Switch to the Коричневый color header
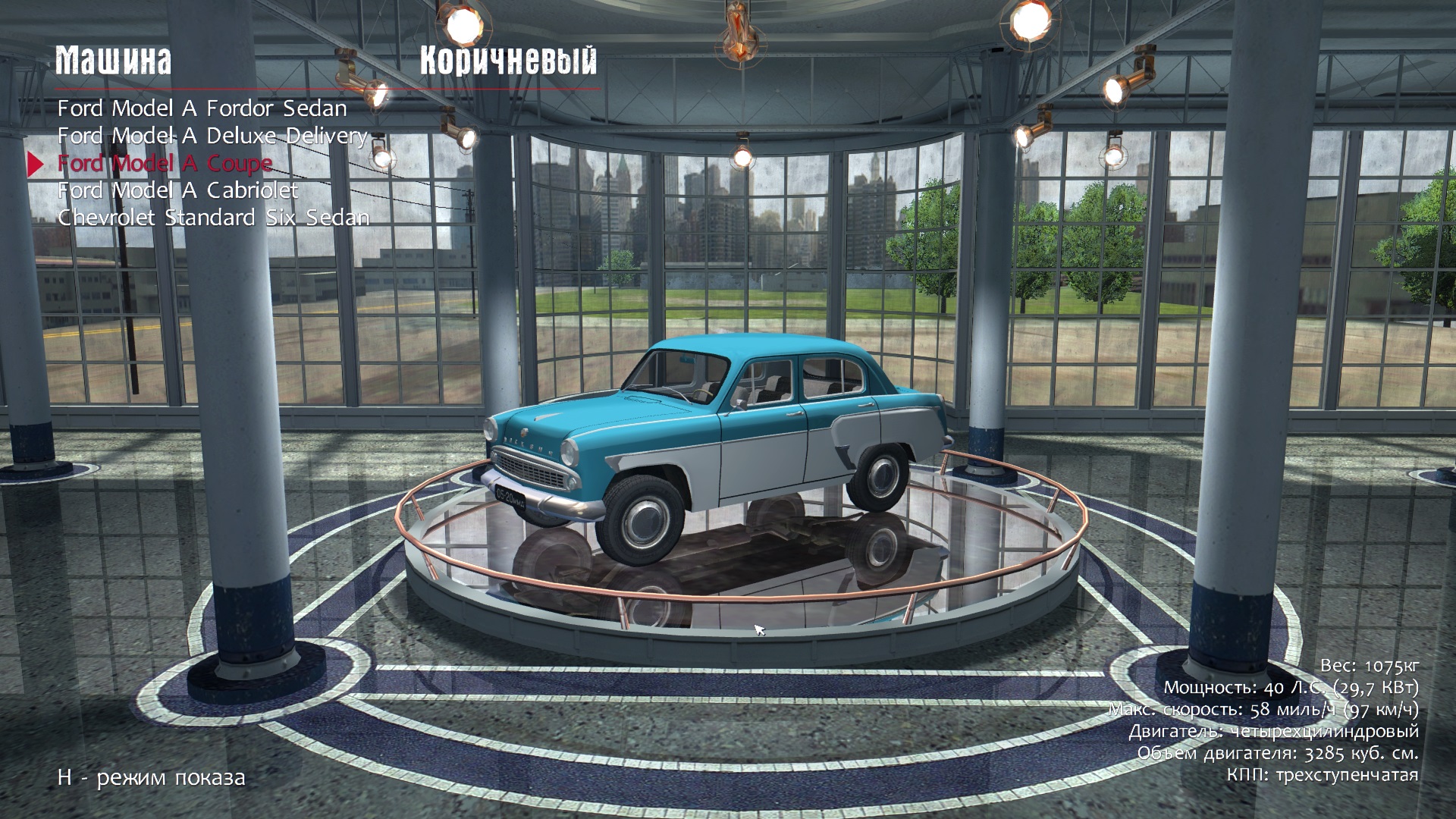The image size is (1456, 819). (x=508, y=61)
